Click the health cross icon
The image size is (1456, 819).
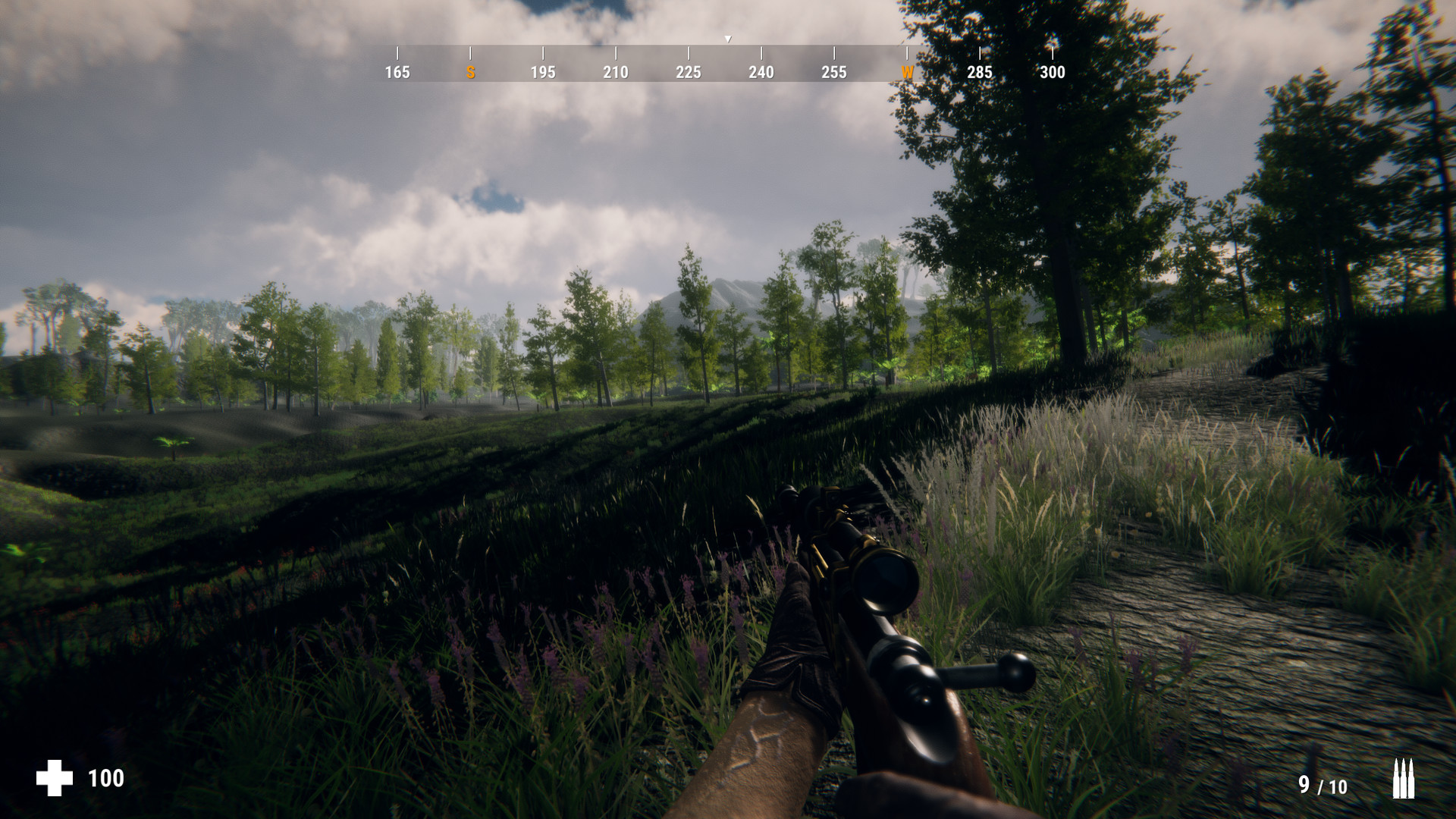(x=53, y=777)
